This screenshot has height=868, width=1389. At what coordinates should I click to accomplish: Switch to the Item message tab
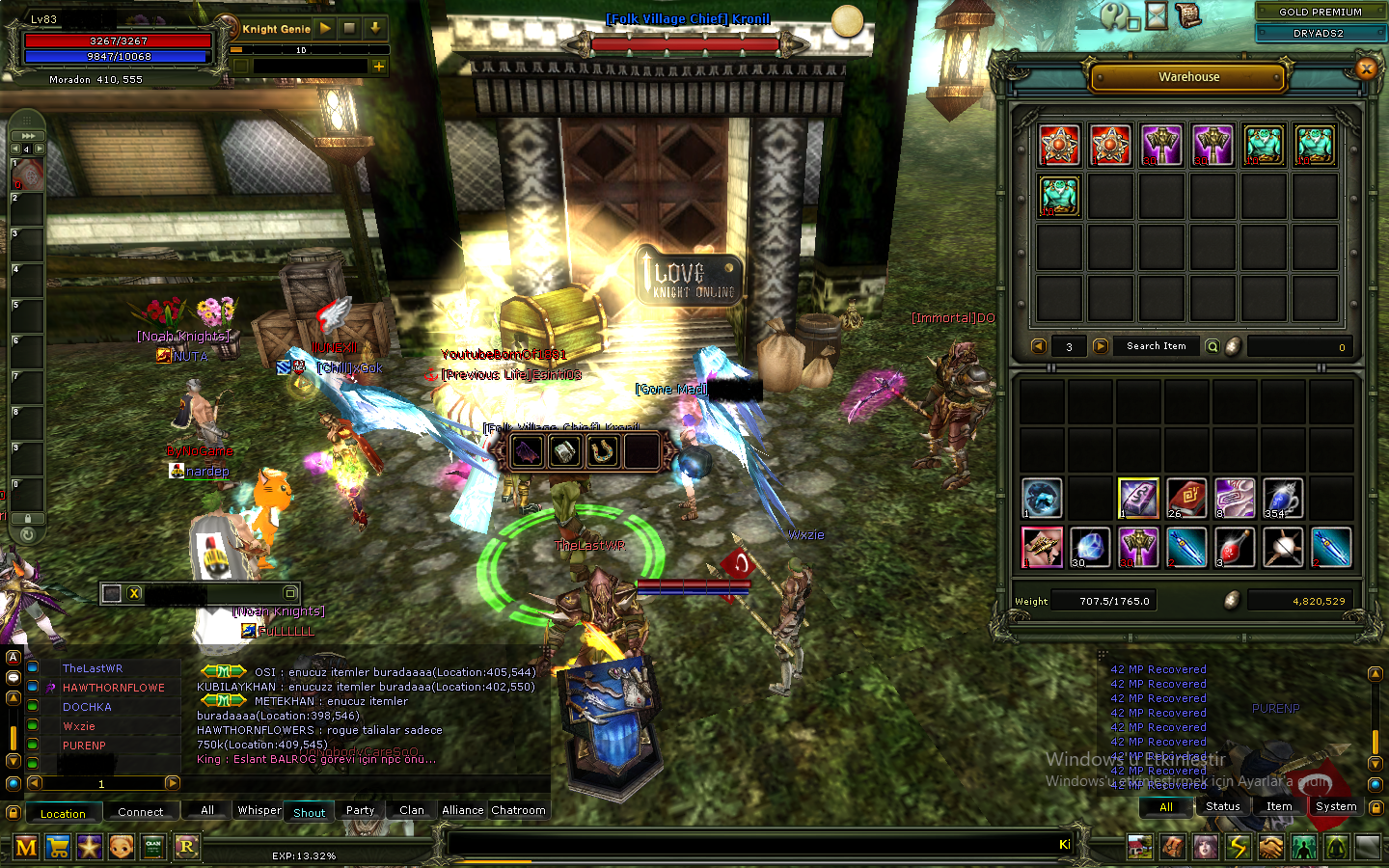[x=1279, y=806]
